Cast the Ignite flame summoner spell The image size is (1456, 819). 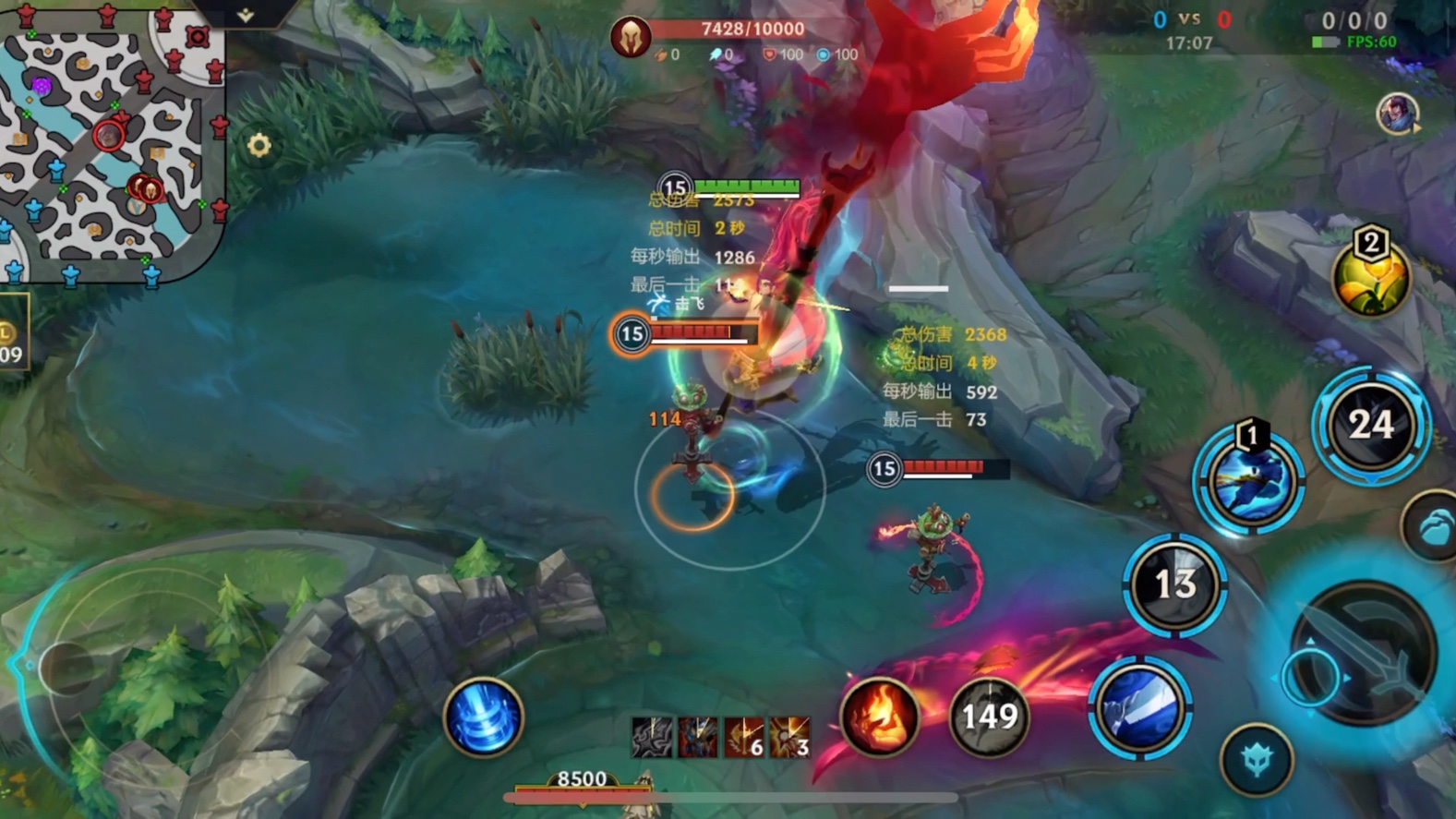pyautogui.click(x=878, y=717)
